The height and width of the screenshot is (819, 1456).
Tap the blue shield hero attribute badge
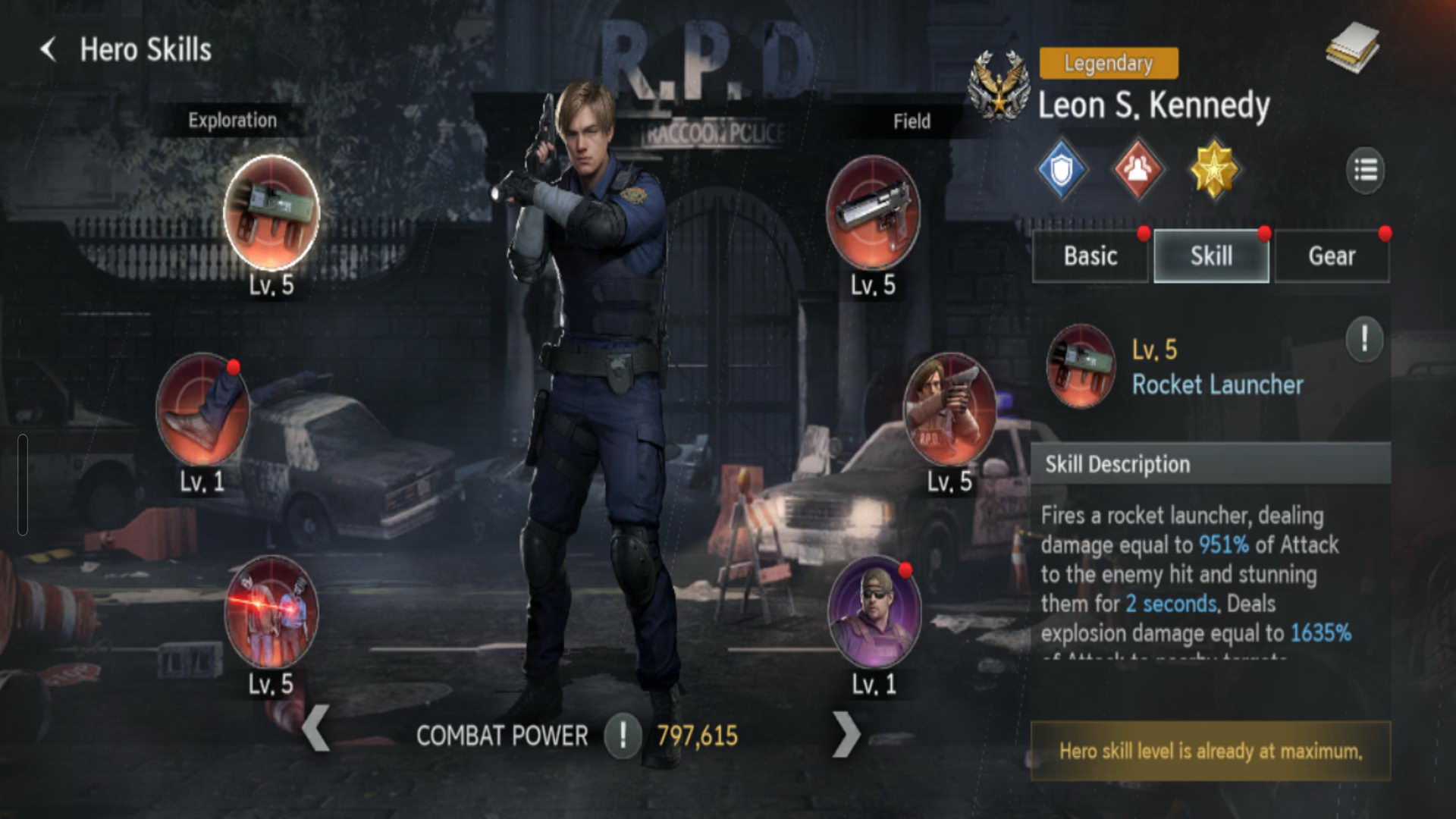pos(1062,170)
